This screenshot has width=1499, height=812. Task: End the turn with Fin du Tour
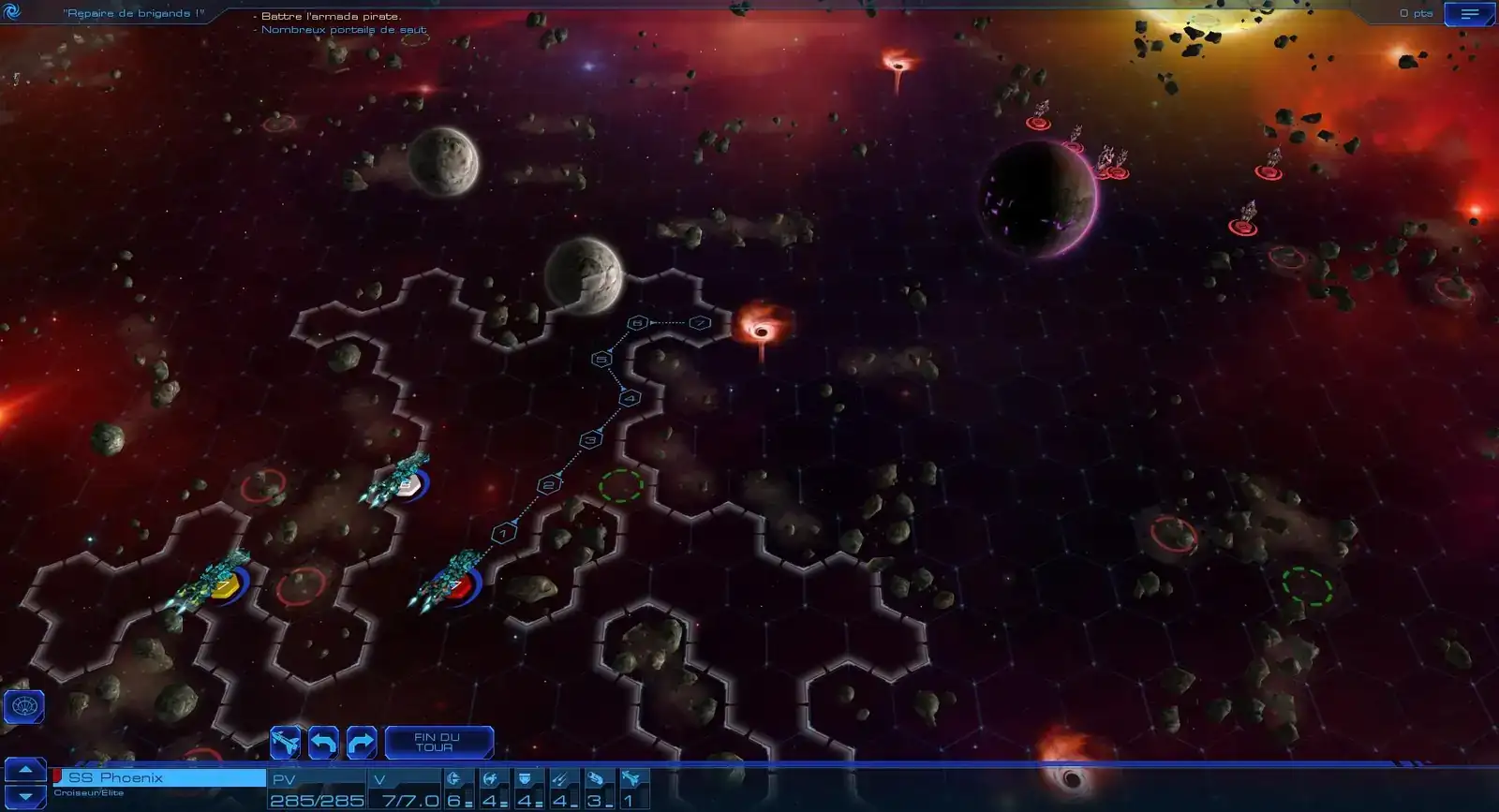point(438,743)
